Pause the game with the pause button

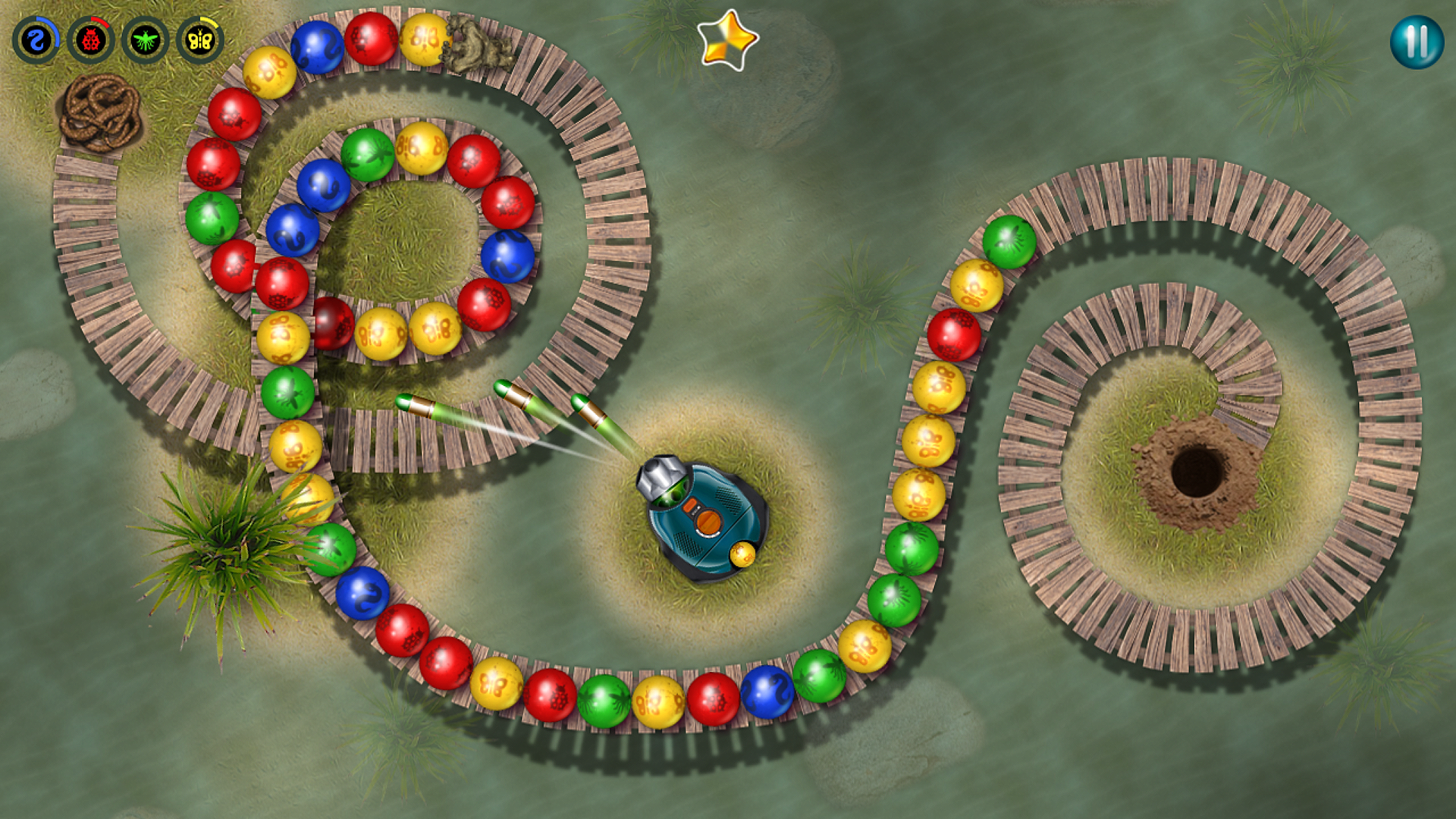click(1416, 42)
